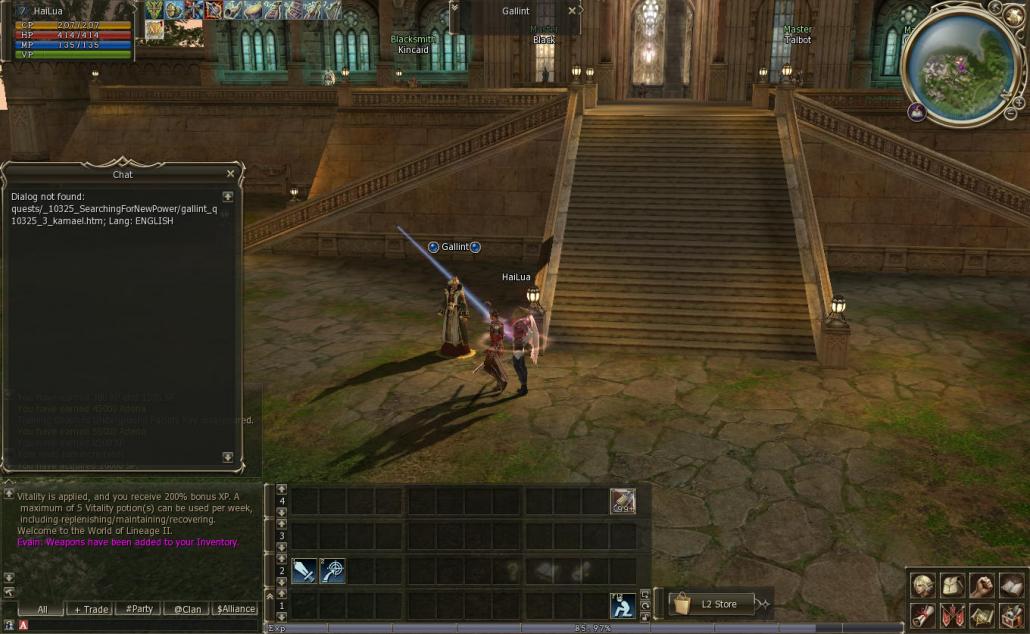Open the character face icon in the menu
This screenshot has height=634, width=1030.
point(923,585)
